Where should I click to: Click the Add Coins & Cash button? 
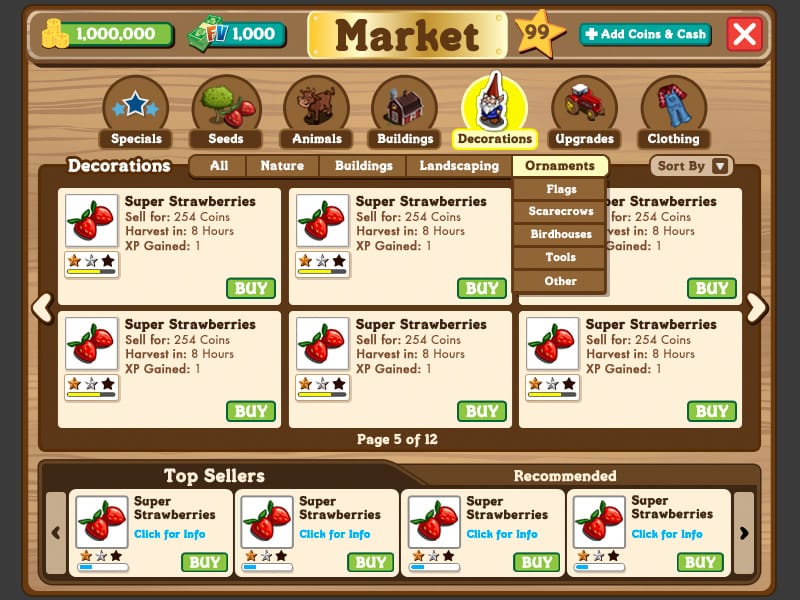point(645,34)
